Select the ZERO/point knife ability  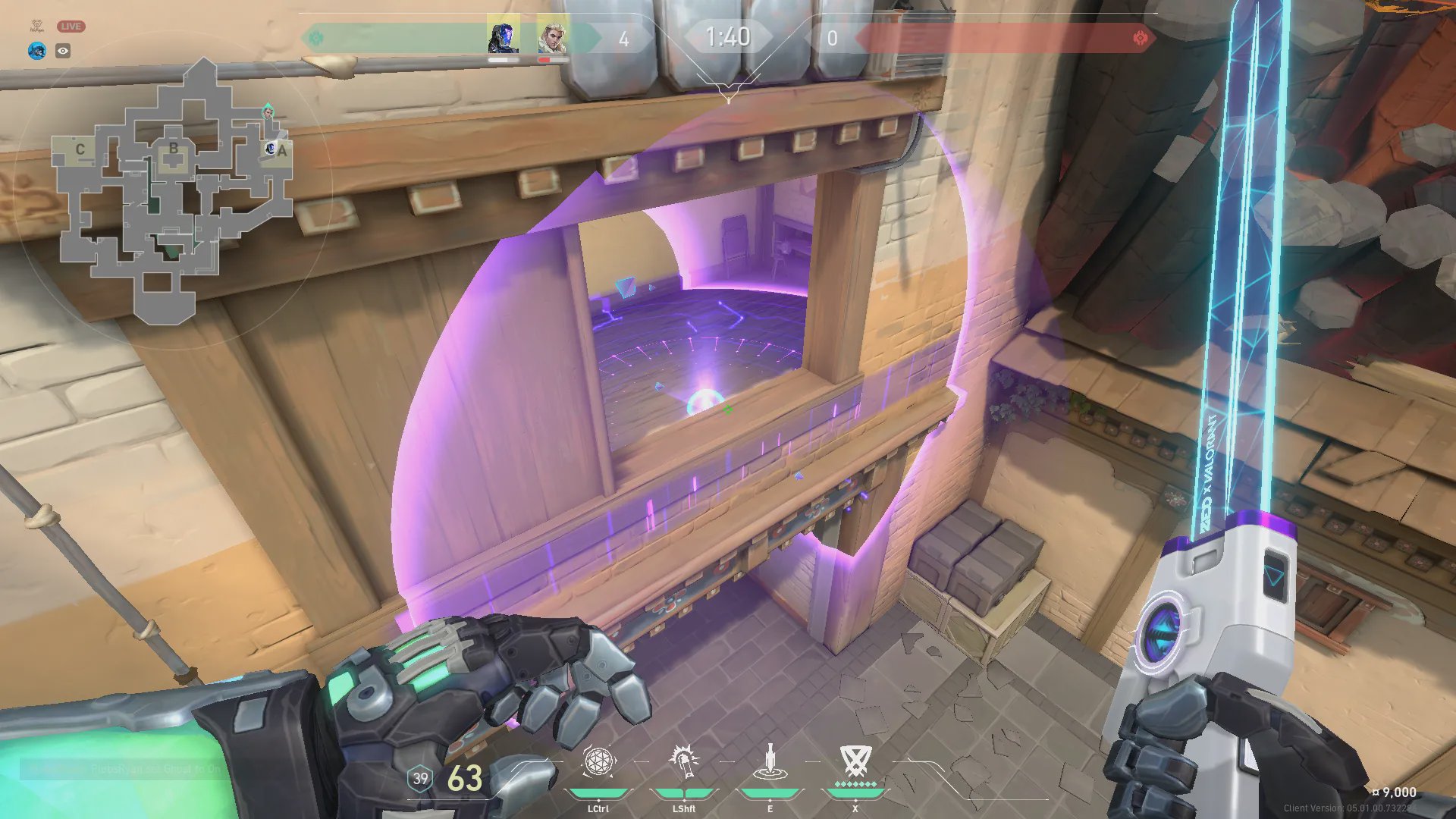click(770, 762)
